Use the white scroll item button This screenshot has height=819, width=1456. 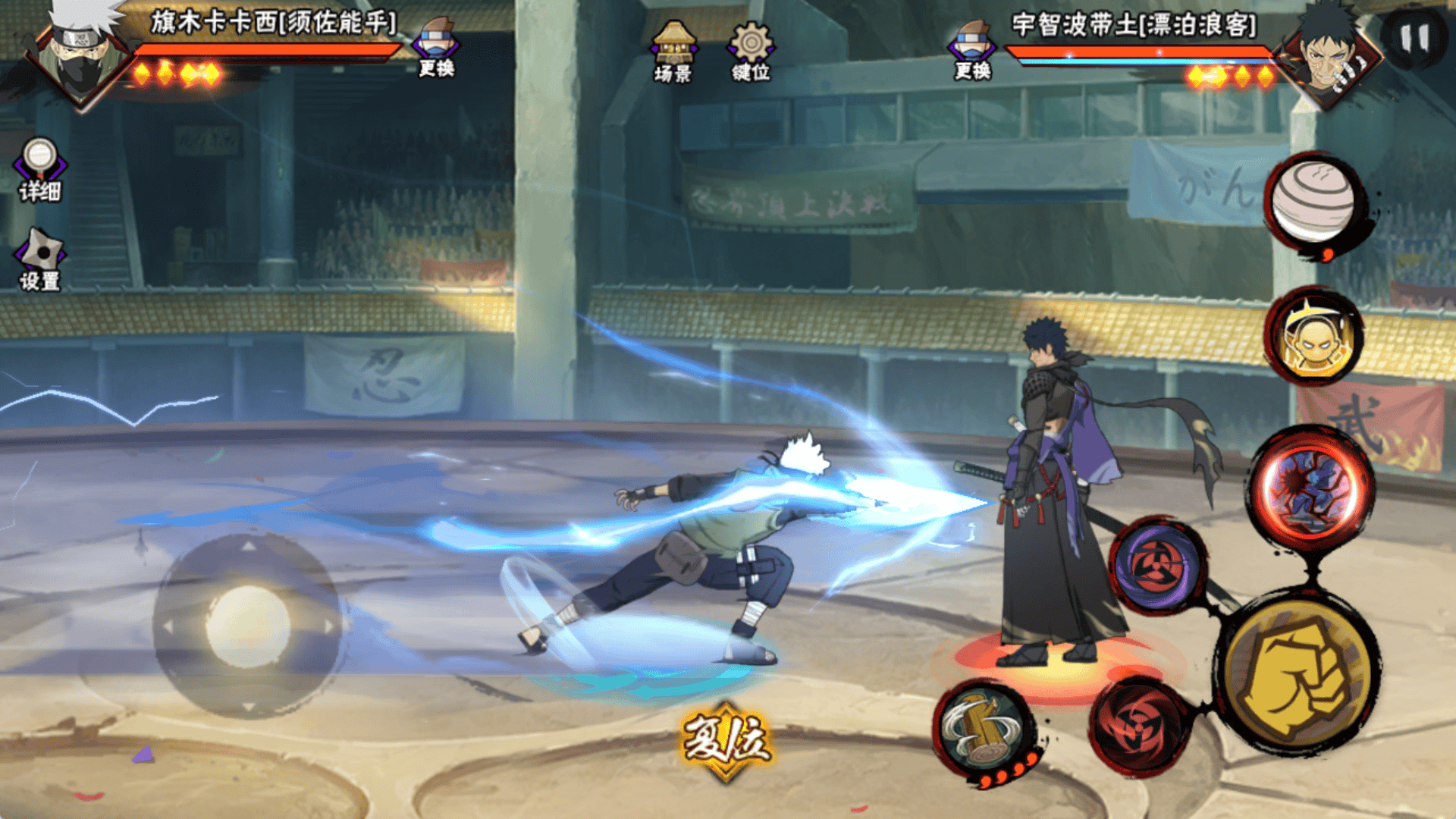1313,200
